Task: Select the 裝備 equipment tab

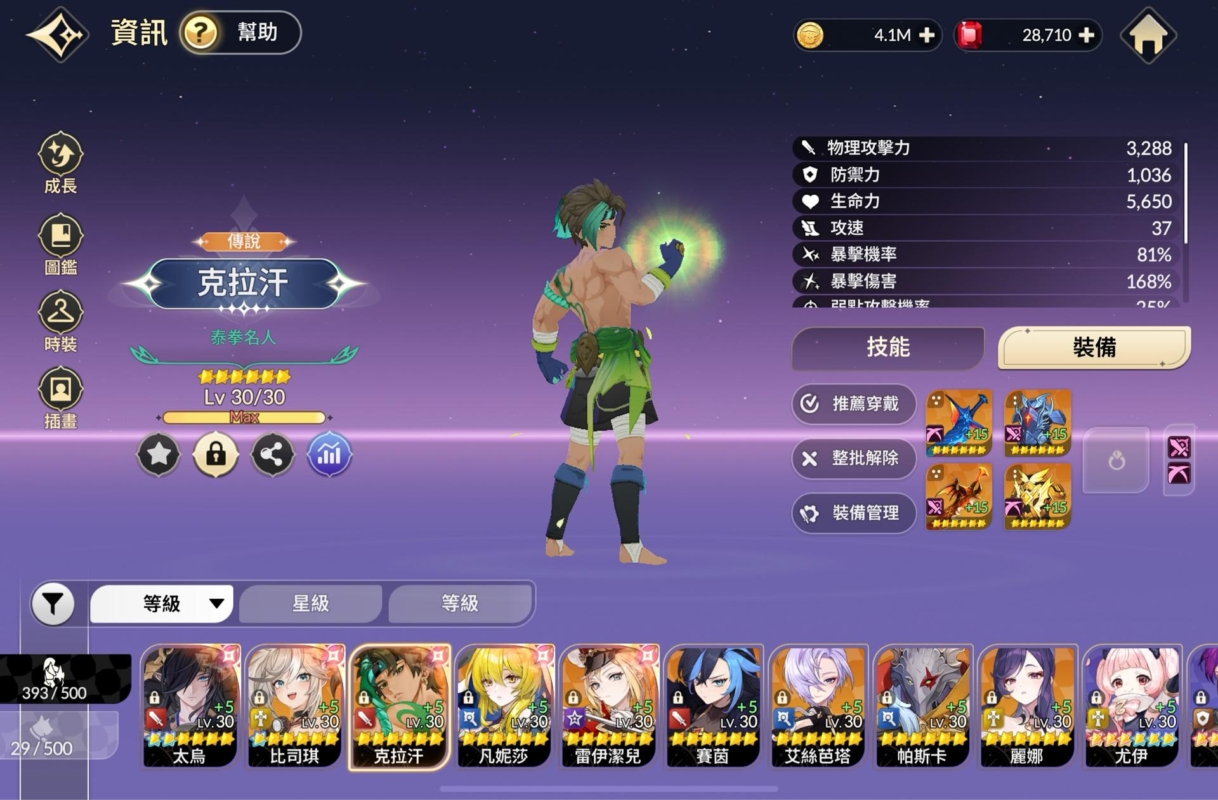Action: coord(1094,347)
